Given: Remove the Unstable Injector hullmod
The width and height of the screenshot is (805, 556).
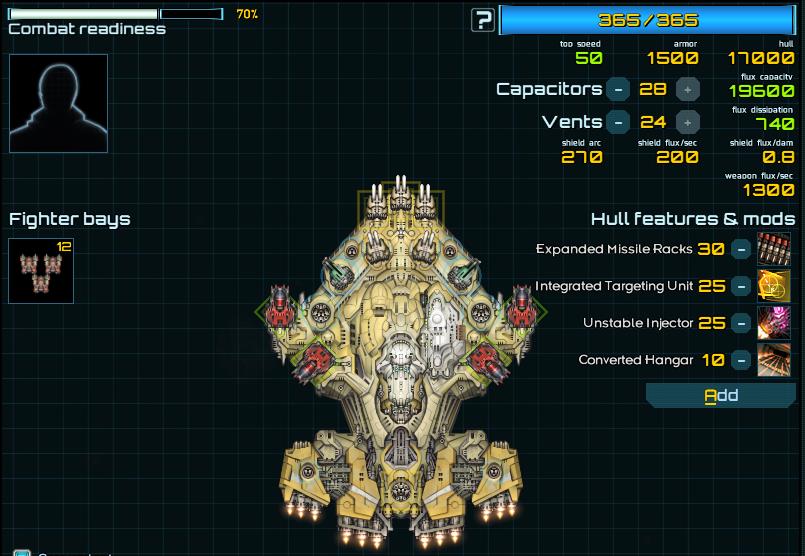Looking at the screenshot, I should pos(741,323).
